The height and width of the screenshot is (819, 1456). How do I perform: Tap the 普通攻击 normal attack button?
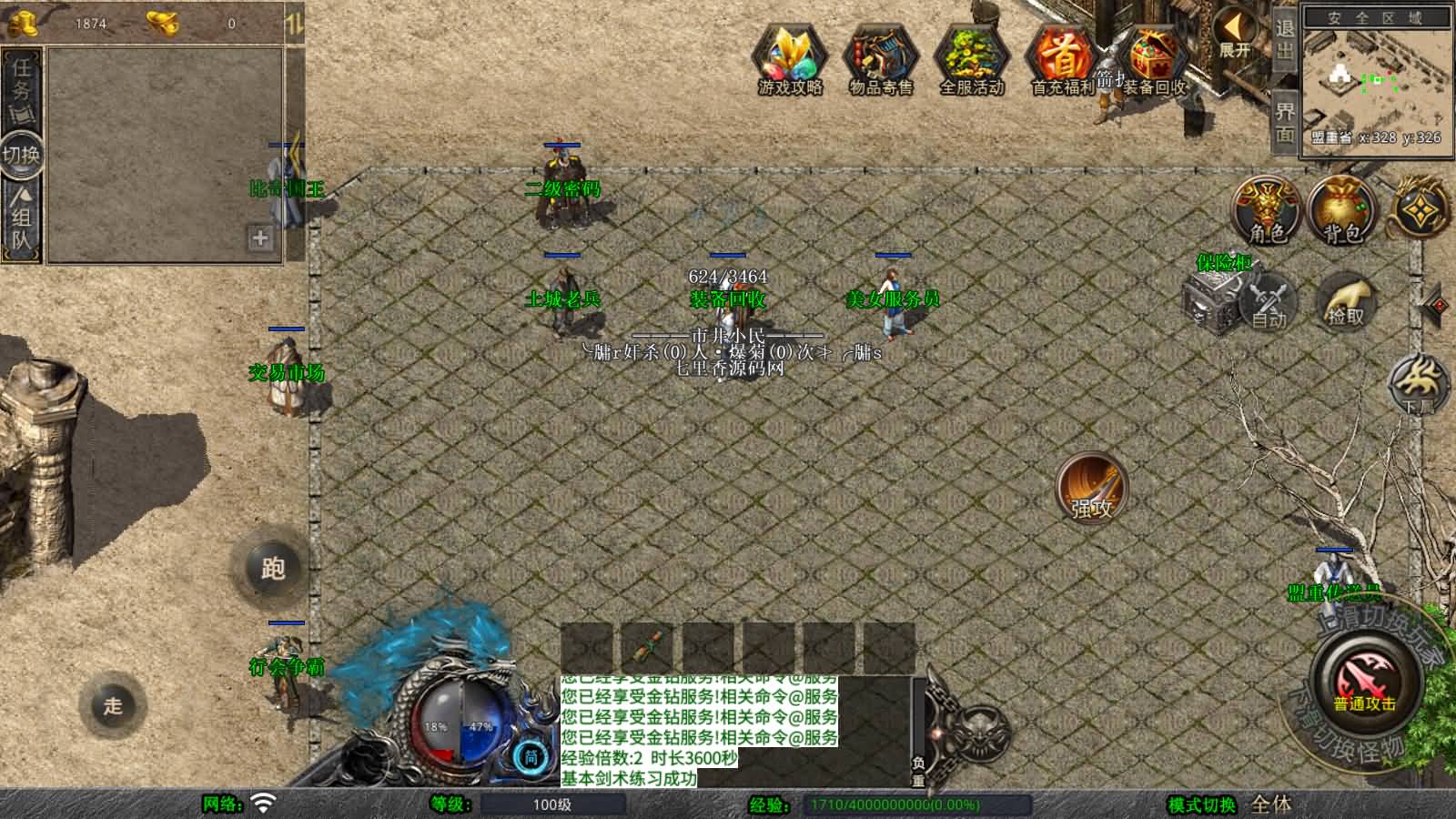point(1365,682)
